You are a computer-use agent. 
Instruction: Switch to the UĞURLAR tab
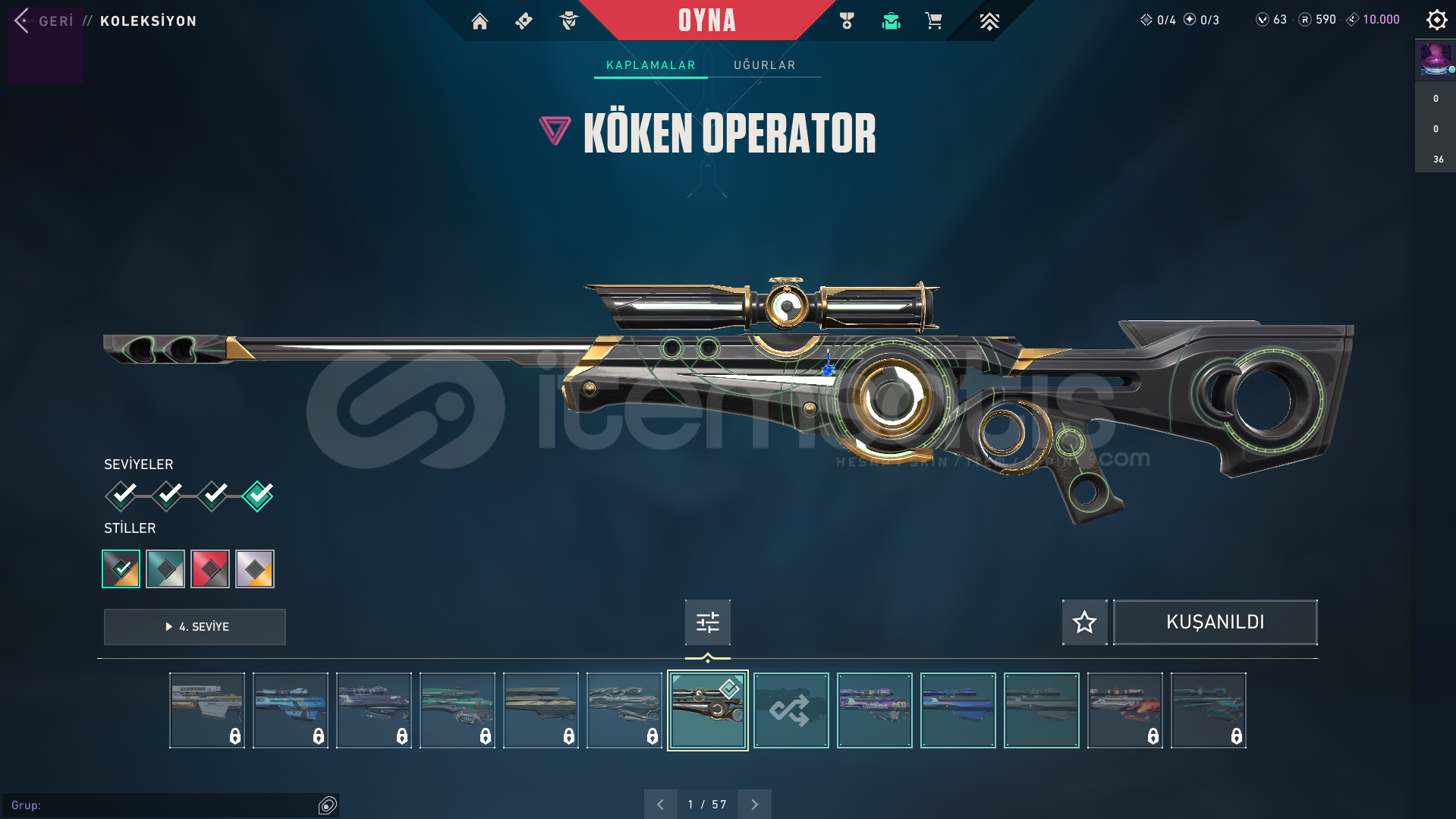[764, 65]
